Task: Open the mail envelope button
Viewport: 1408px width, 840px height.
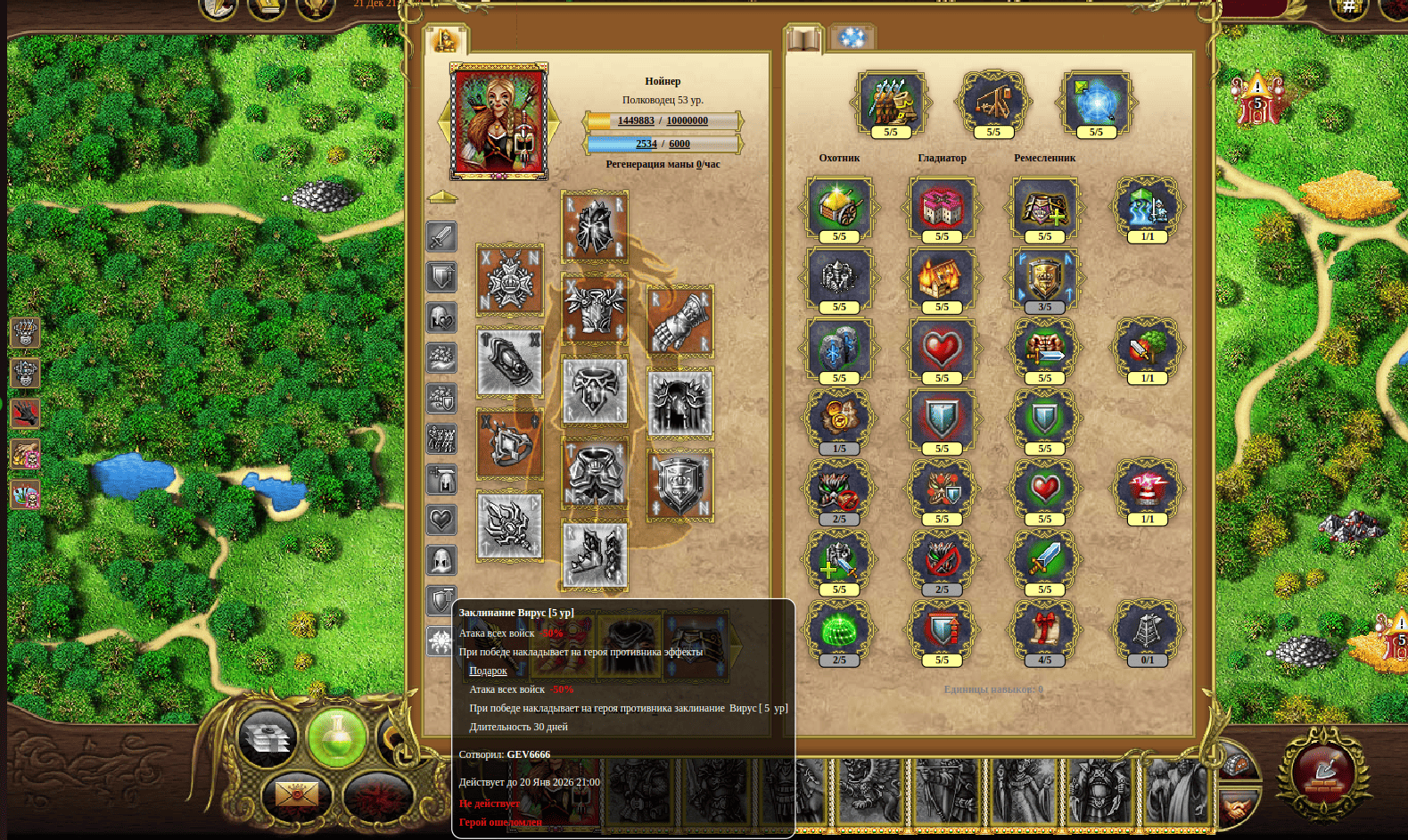Action: click(x=296, y=793)
